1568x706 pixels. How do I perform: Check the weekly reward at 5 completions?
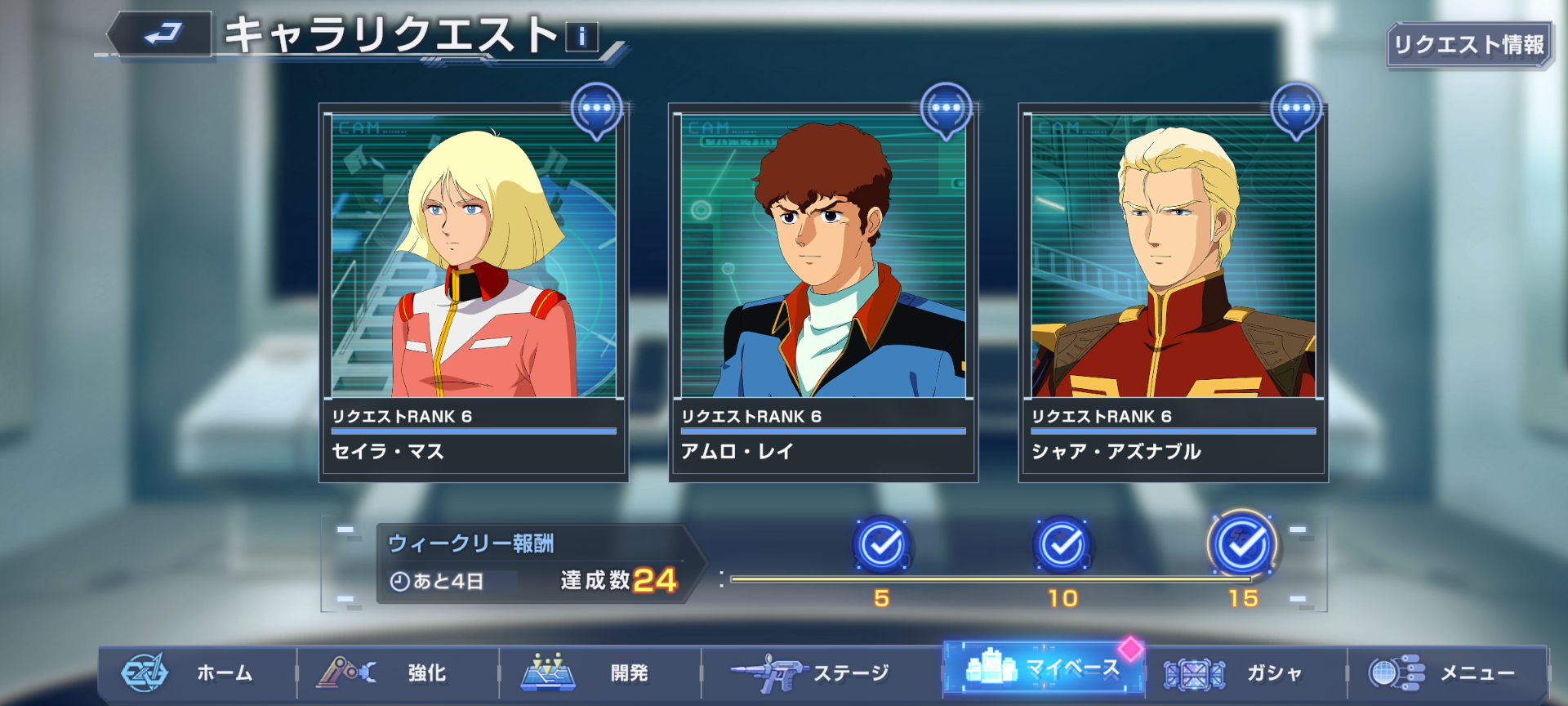coord(882,544)
